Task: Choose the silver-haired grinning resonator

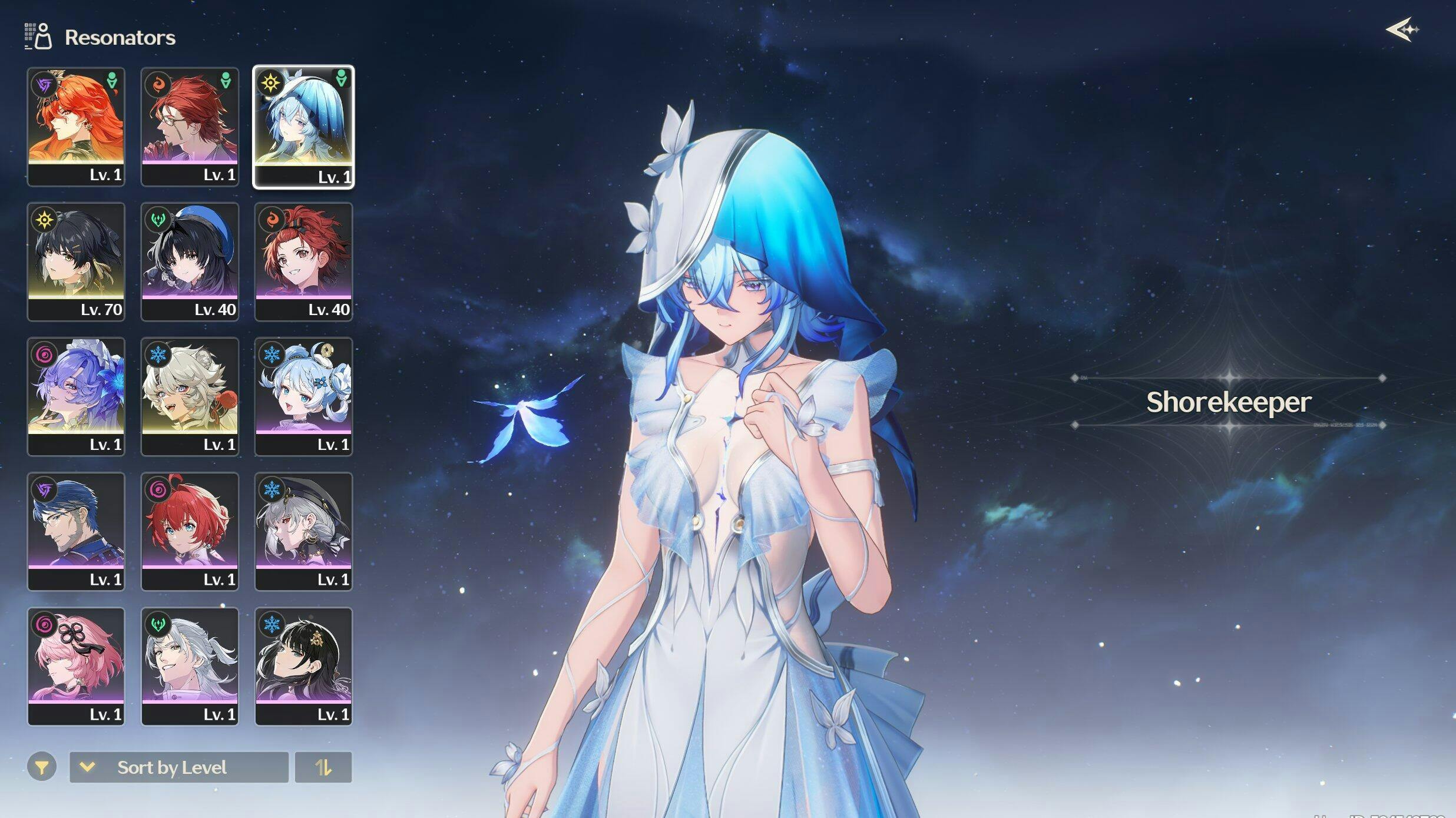Action: tap(190, 666)
